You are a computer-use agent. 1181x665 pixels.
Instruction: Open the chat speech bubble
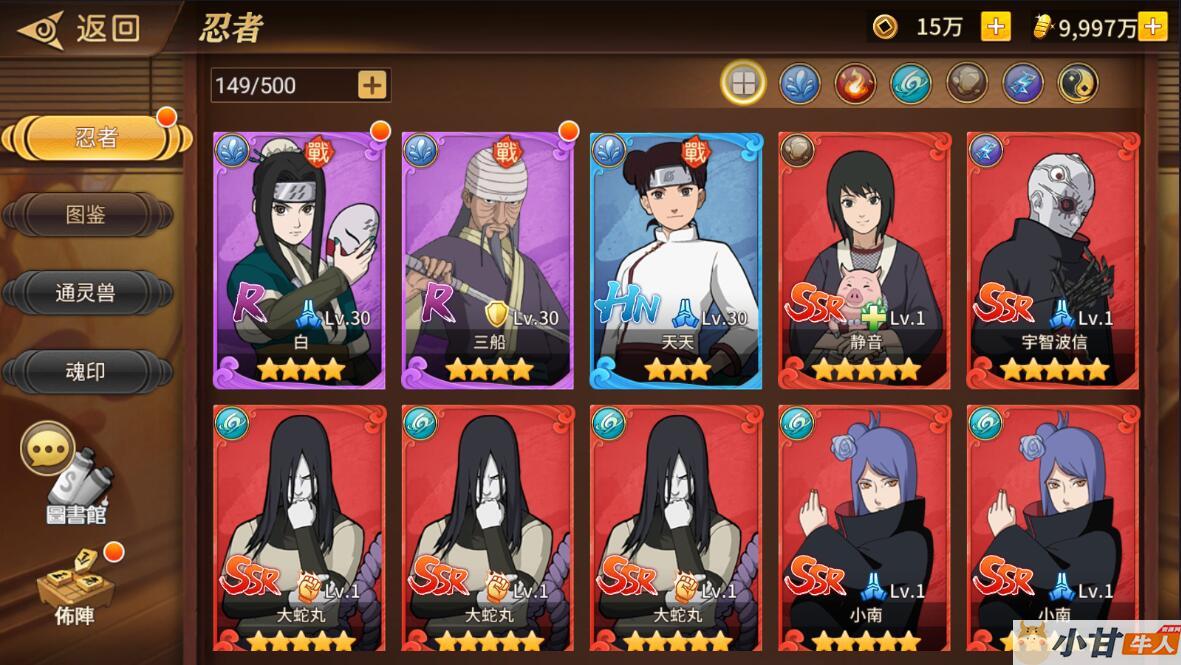point(47,449)
